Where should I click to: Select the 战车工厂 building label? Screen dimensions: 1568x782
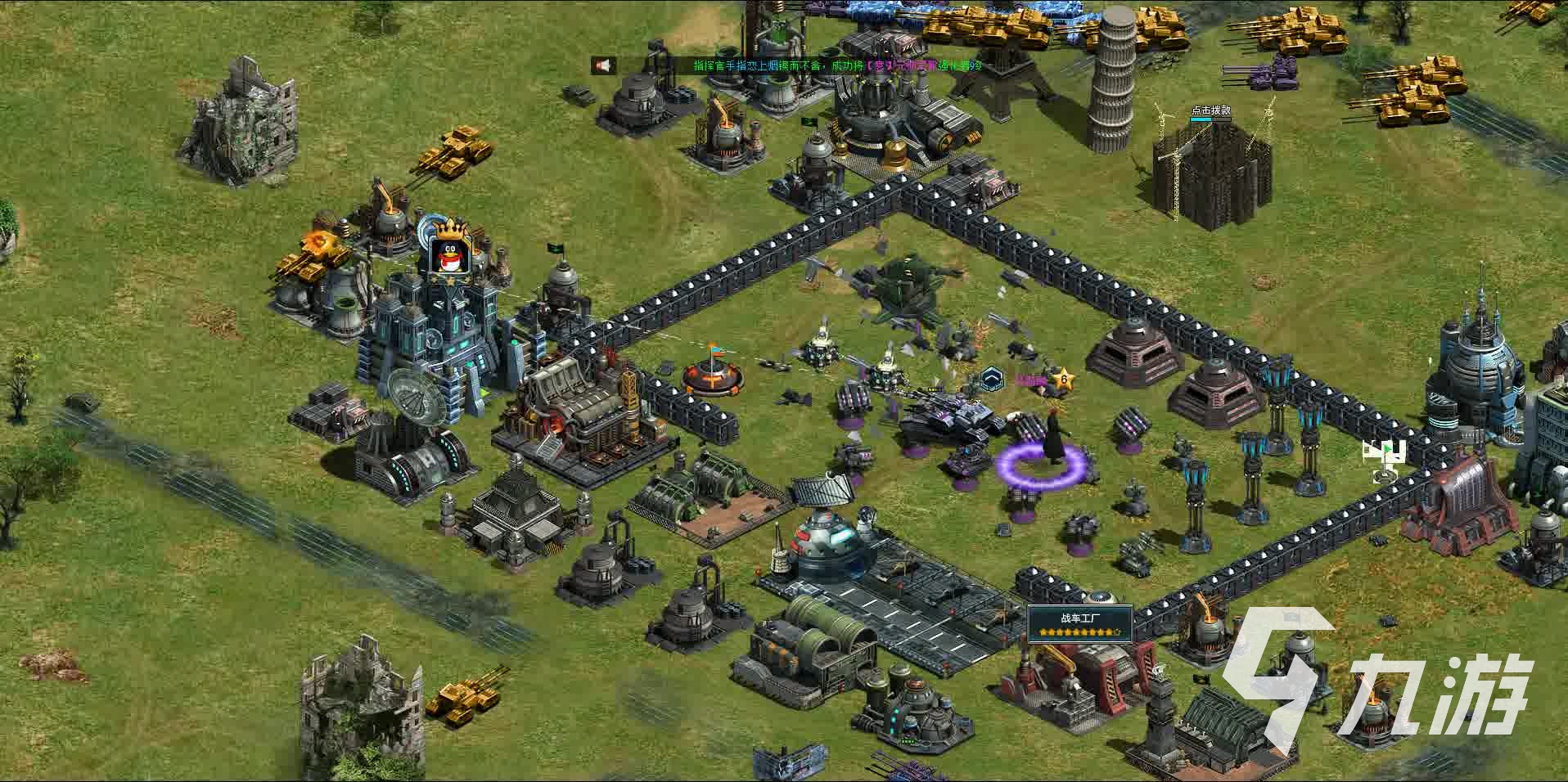tap(1079, 618)
